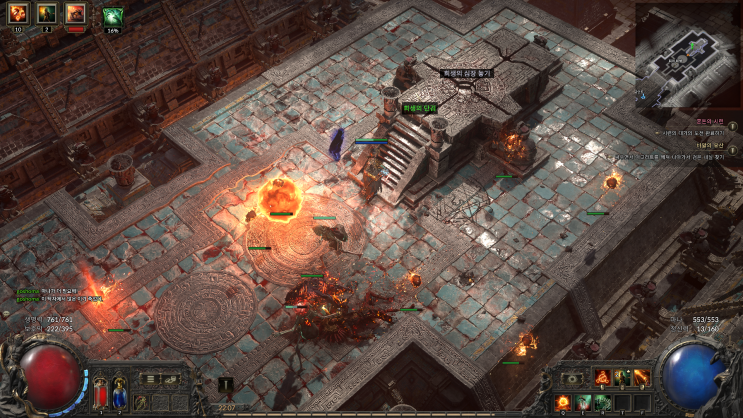Open the button right of the menu button
Viewport: 743px width, 418px height.
169,379
